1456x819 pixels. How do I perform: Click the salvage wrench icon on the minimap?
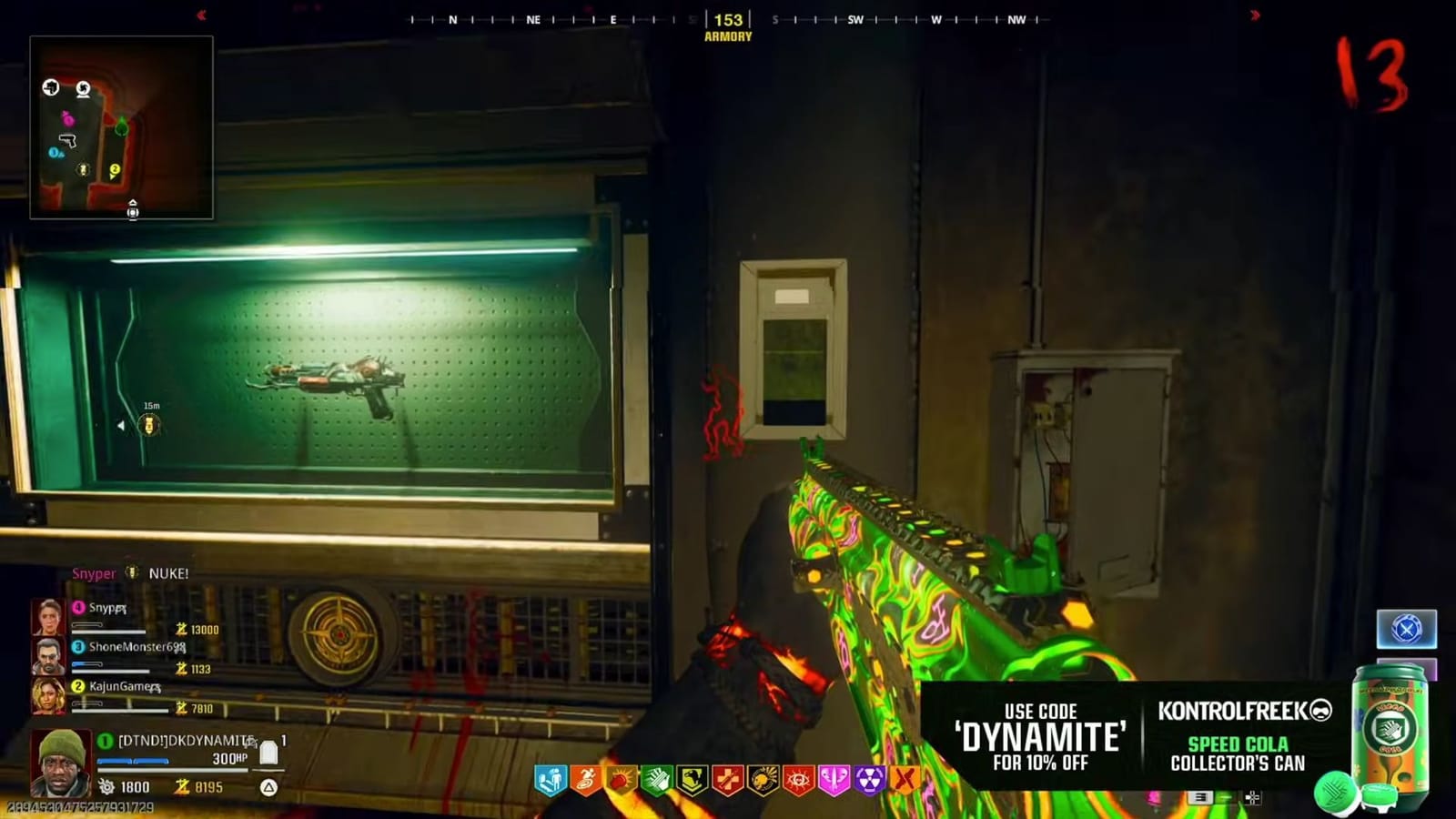point(50,88)
